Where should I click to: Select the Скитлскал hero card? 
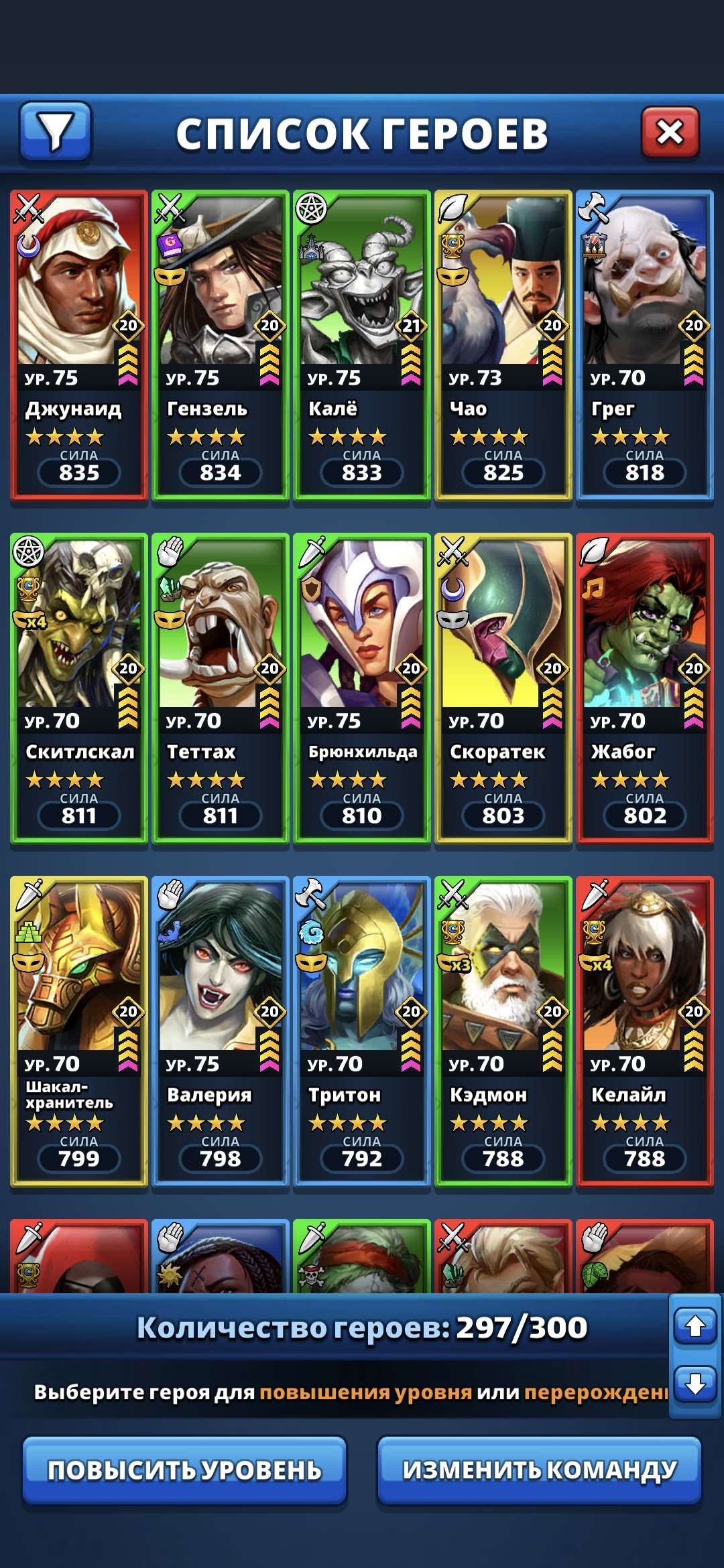79,688
